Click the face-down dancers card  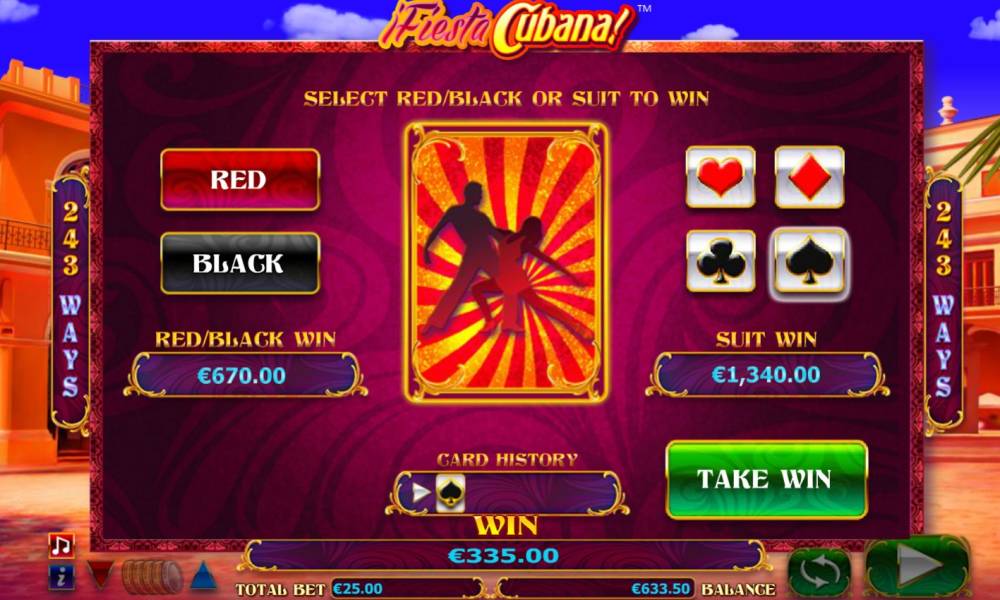tap(507, 261)
